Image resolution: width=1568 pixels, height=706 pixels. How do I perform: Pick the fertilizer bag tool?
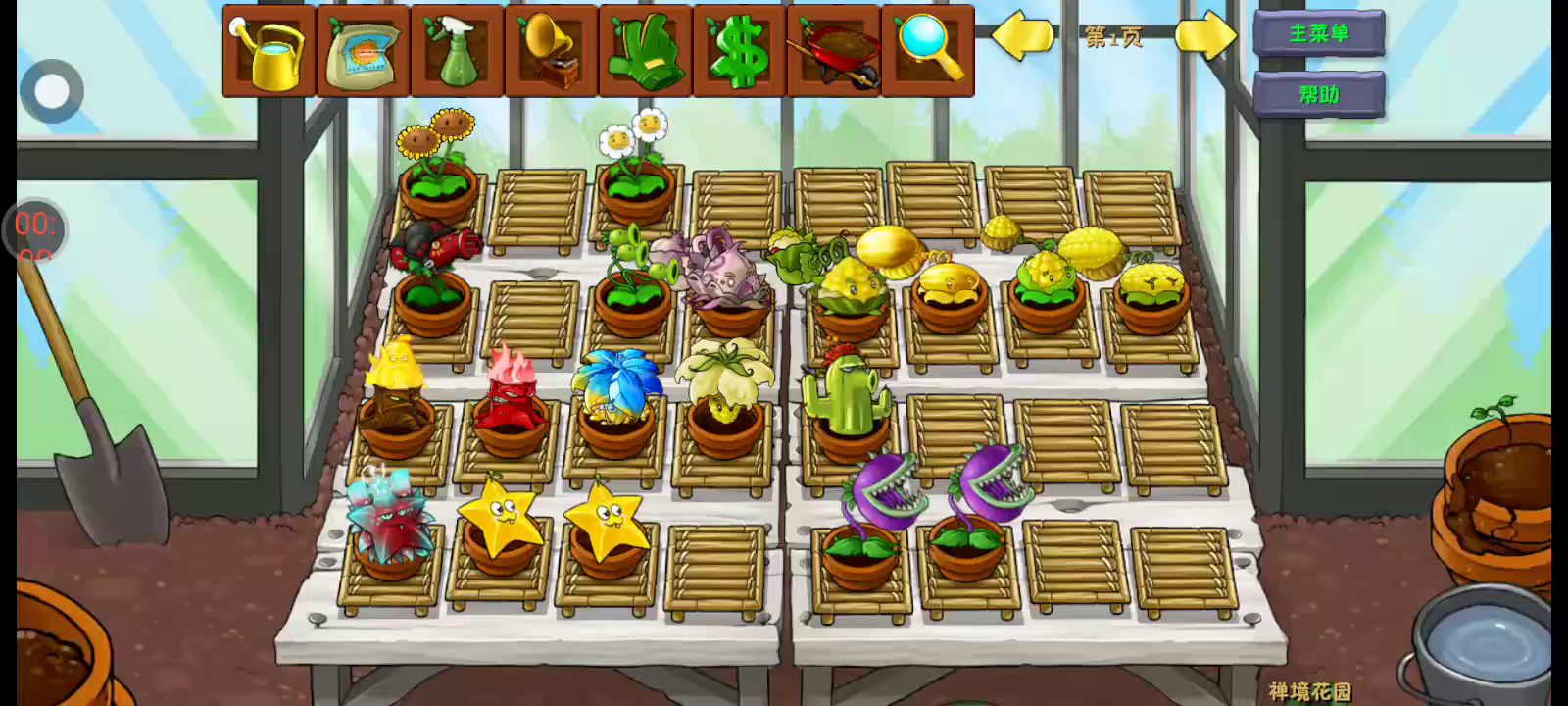coord(364,51)
